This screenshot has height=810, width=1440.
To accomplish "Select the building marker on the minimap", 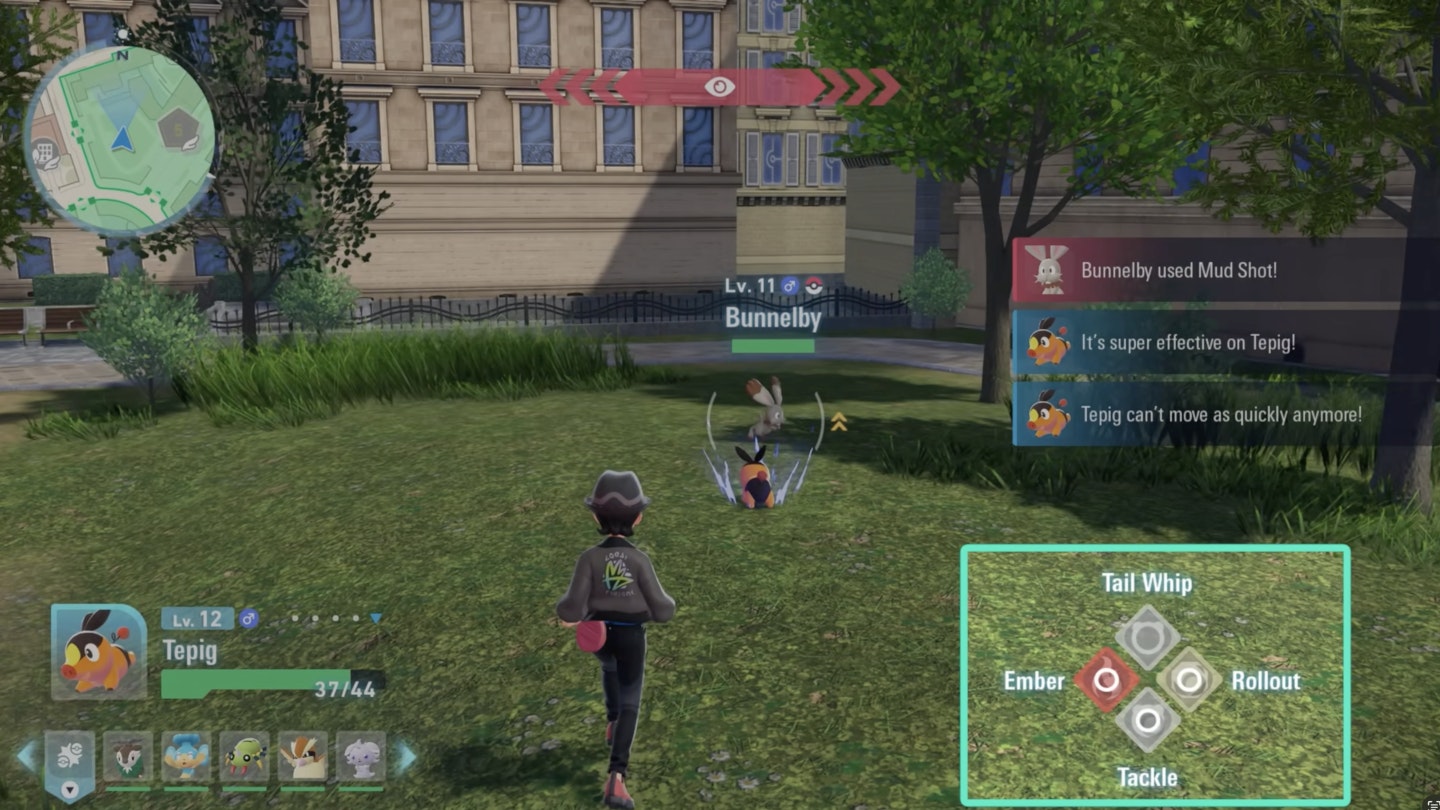I will (44, 153).
